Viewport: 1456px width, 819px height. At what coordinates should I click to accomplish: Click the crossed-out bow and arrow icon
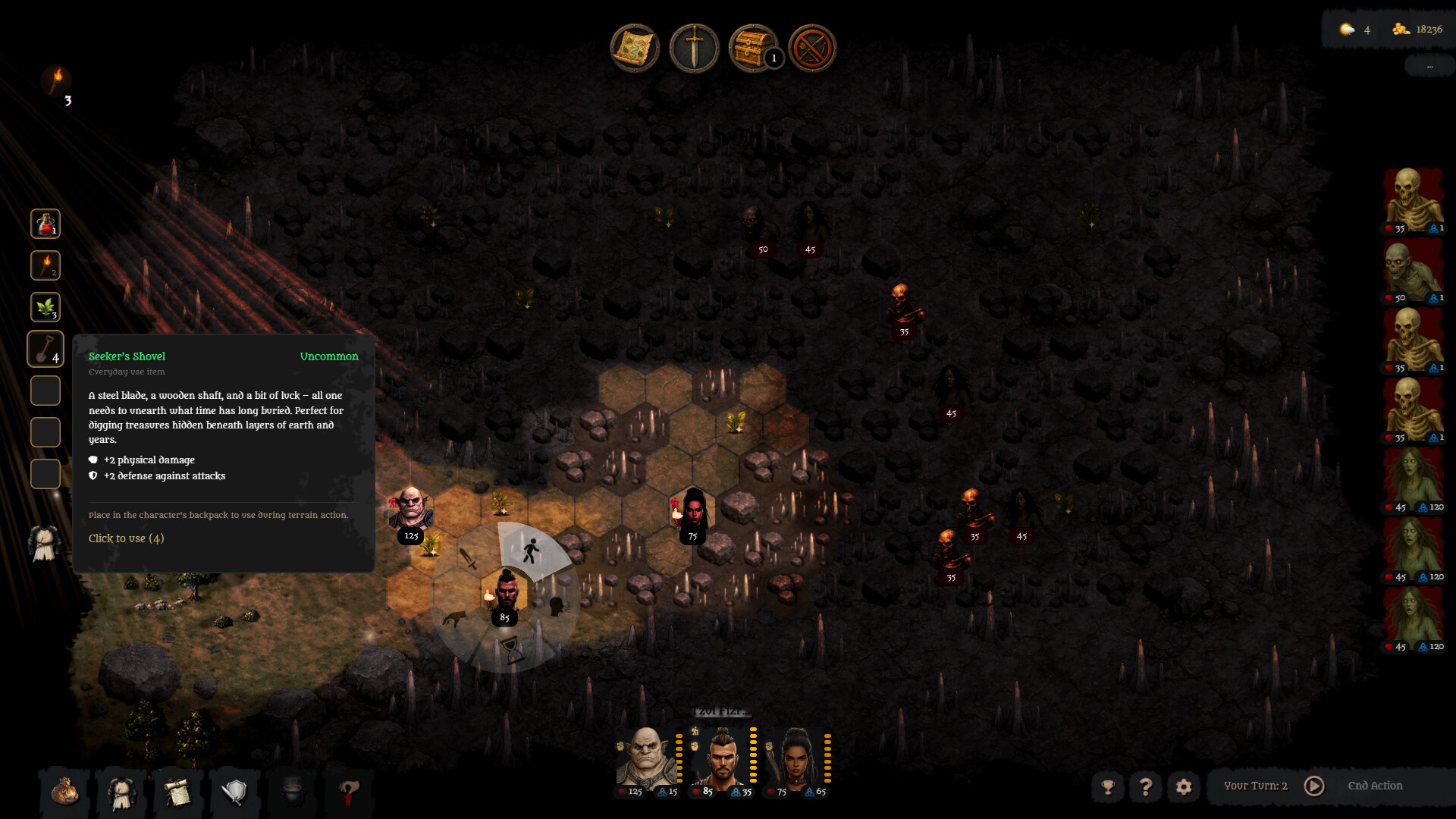tap(812, 49)
